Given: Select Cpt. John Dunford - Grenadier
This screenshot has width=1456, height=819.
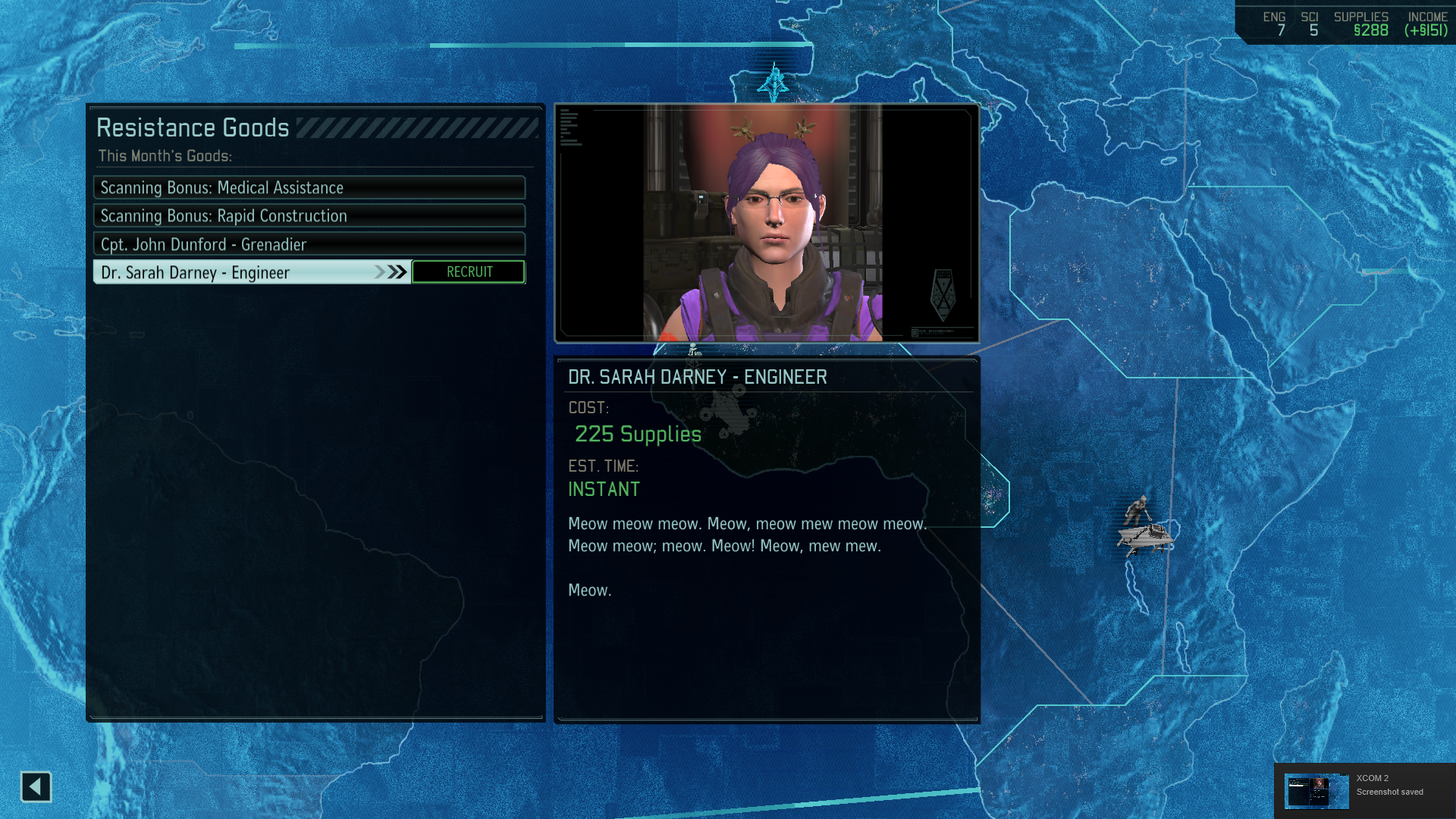Looking at the screenshot, I should [309, 244].
